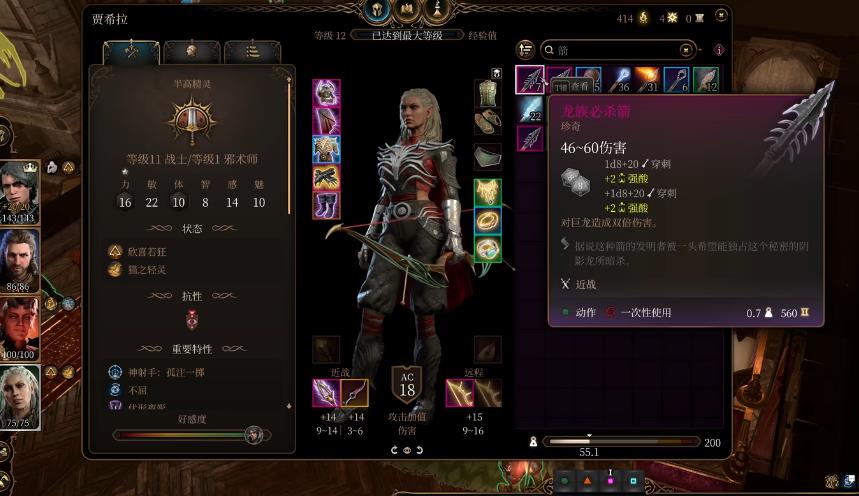Viewport: 859px width, 496px height.
Task: Open the inventory sort options
Action: pyautogui.click(x=526, y=49)
